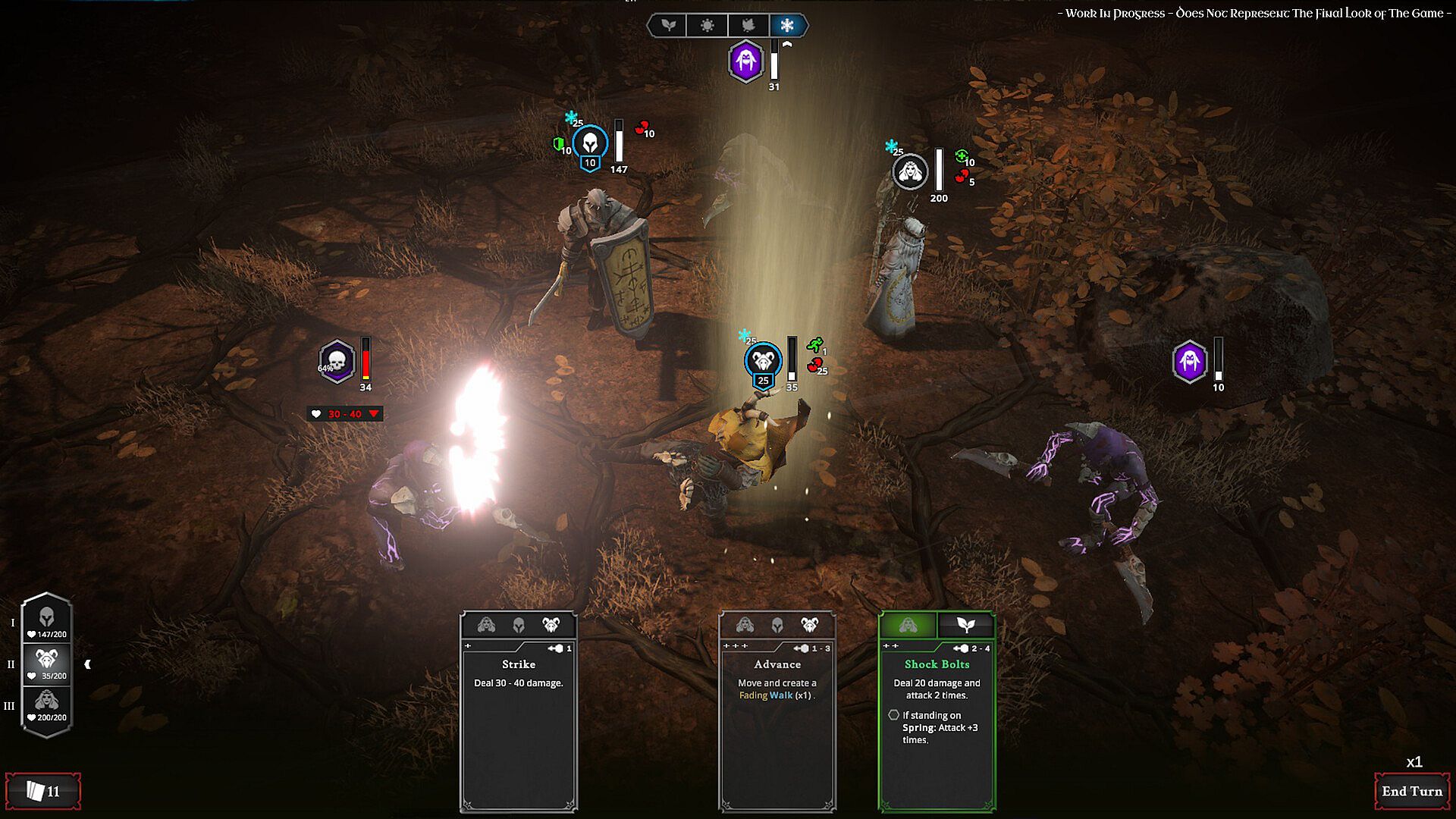Select the ram skull party portrait

tap(47, 663)
